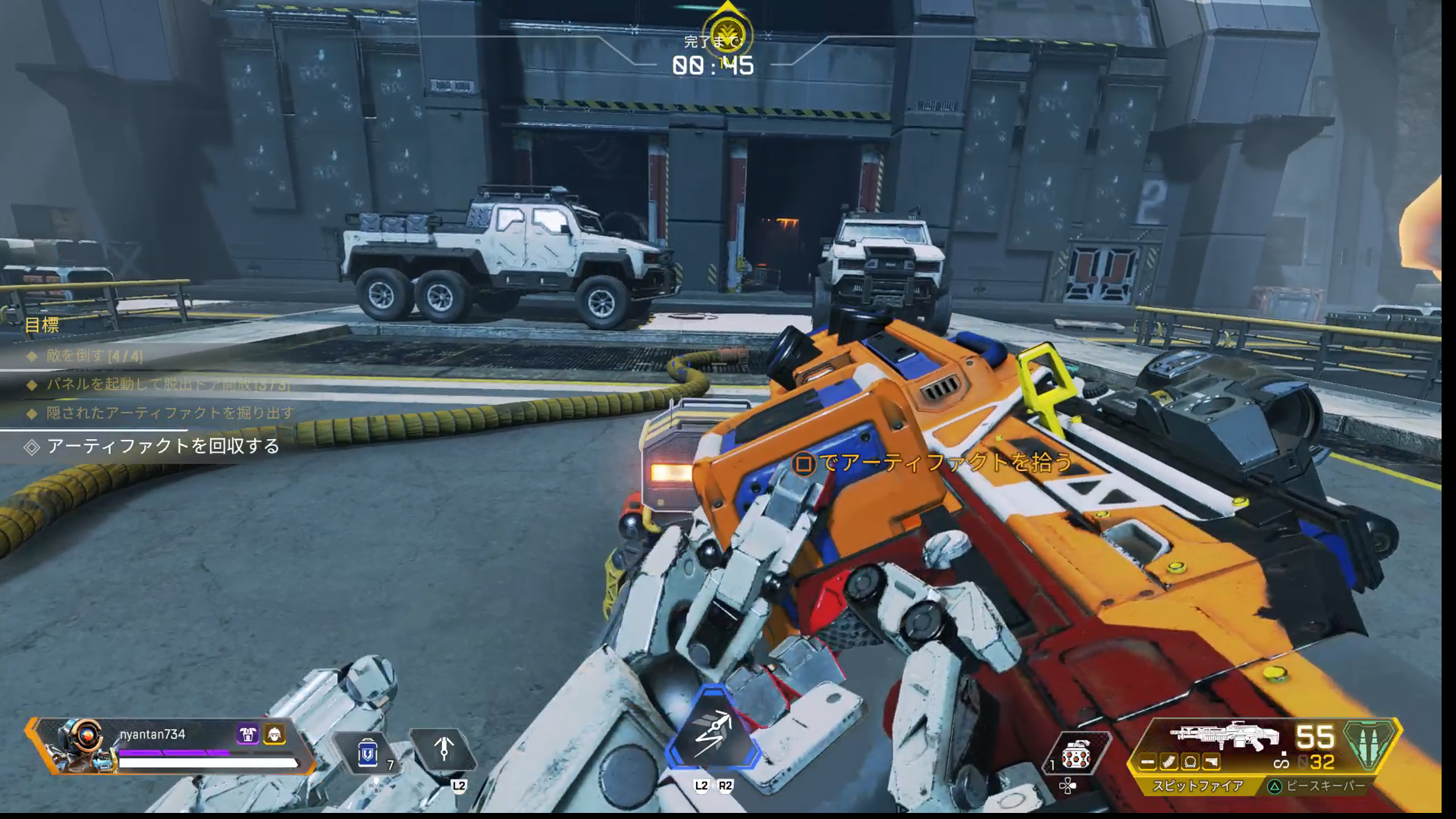
Task: Click the 目標 objectives header
Action: (x=42, y=325)
